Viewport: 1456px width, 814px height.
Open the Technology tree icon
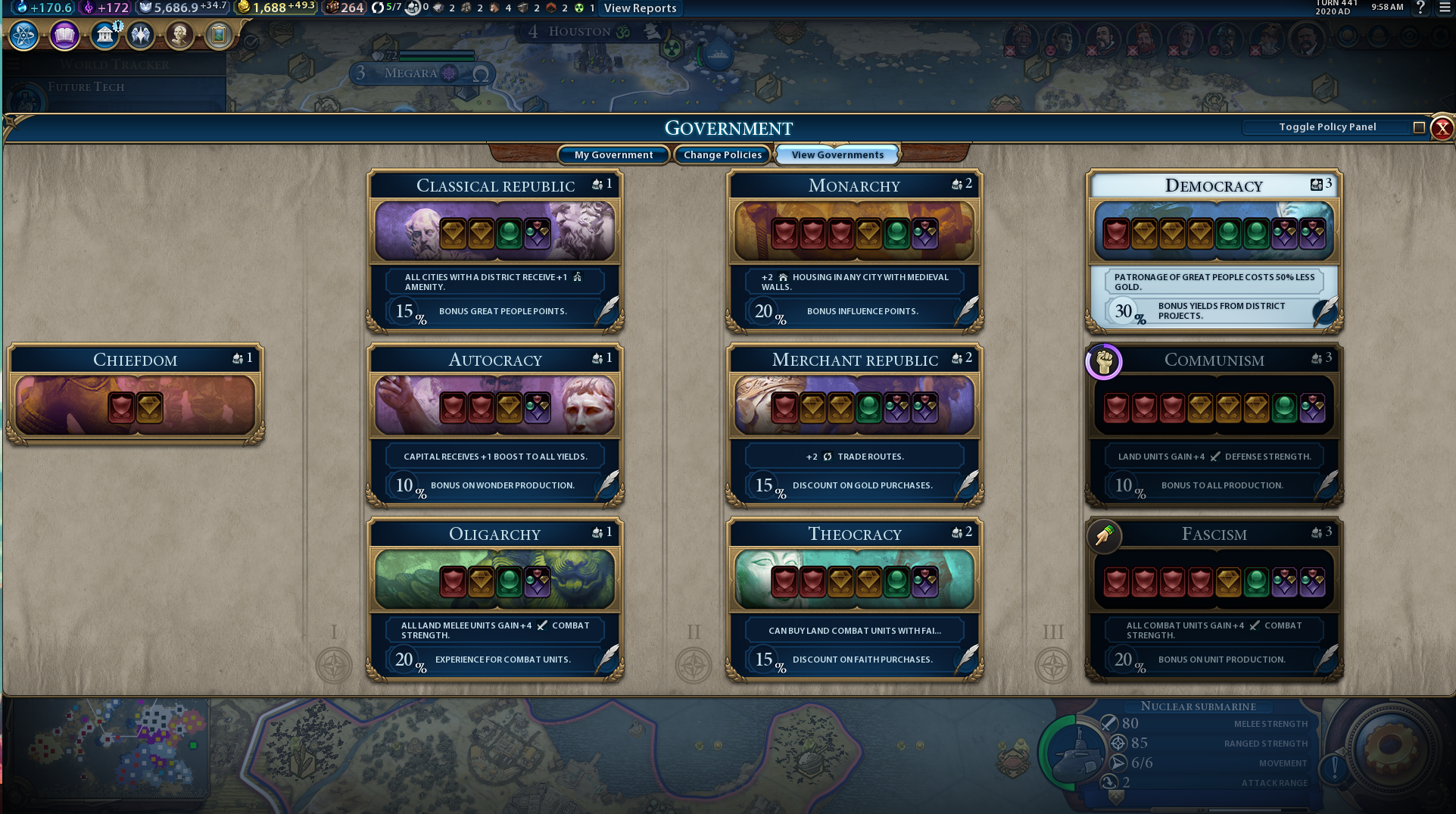point(23,35)
